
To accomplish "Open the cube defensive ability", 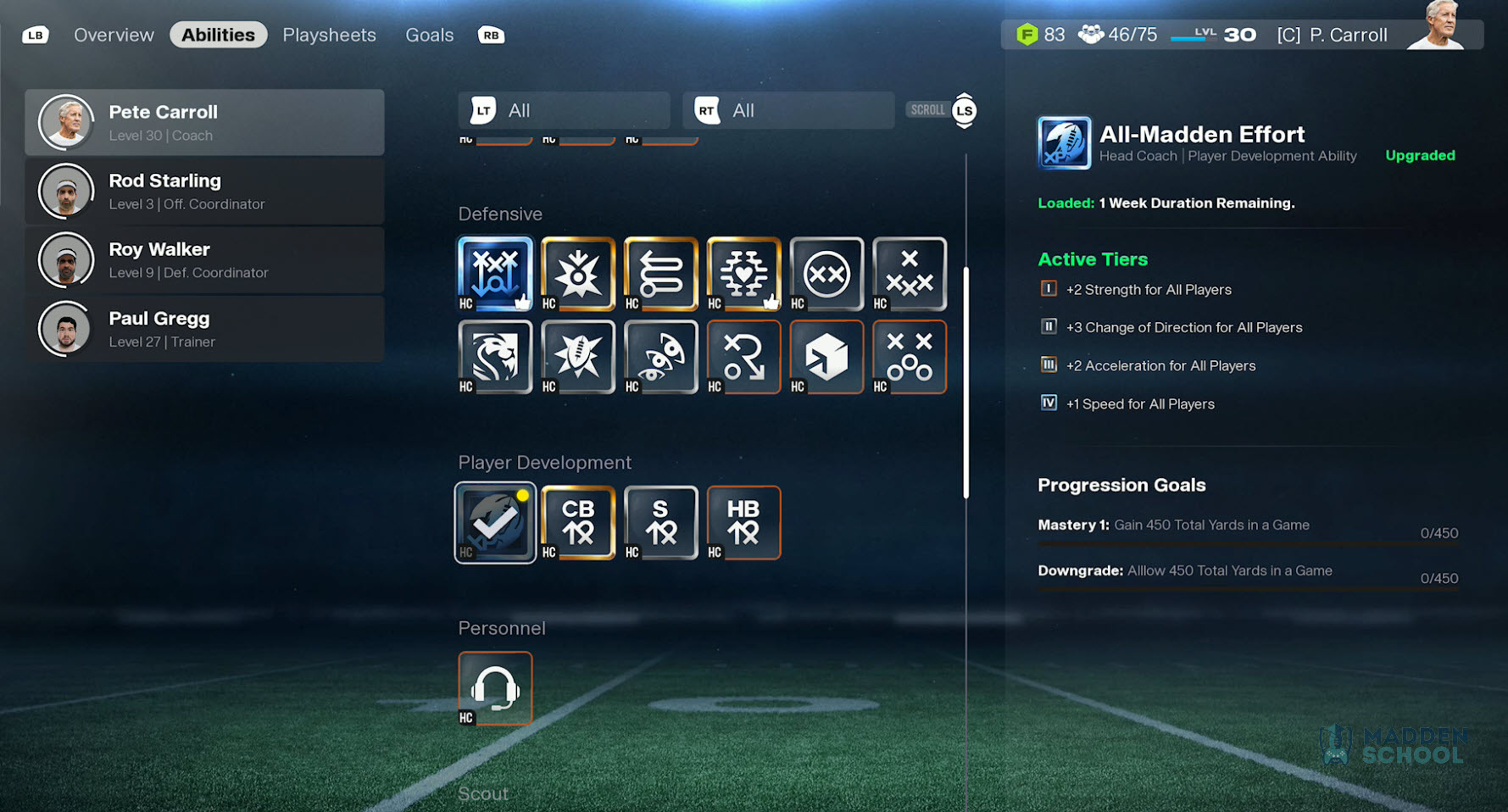I will coord(826,357).
